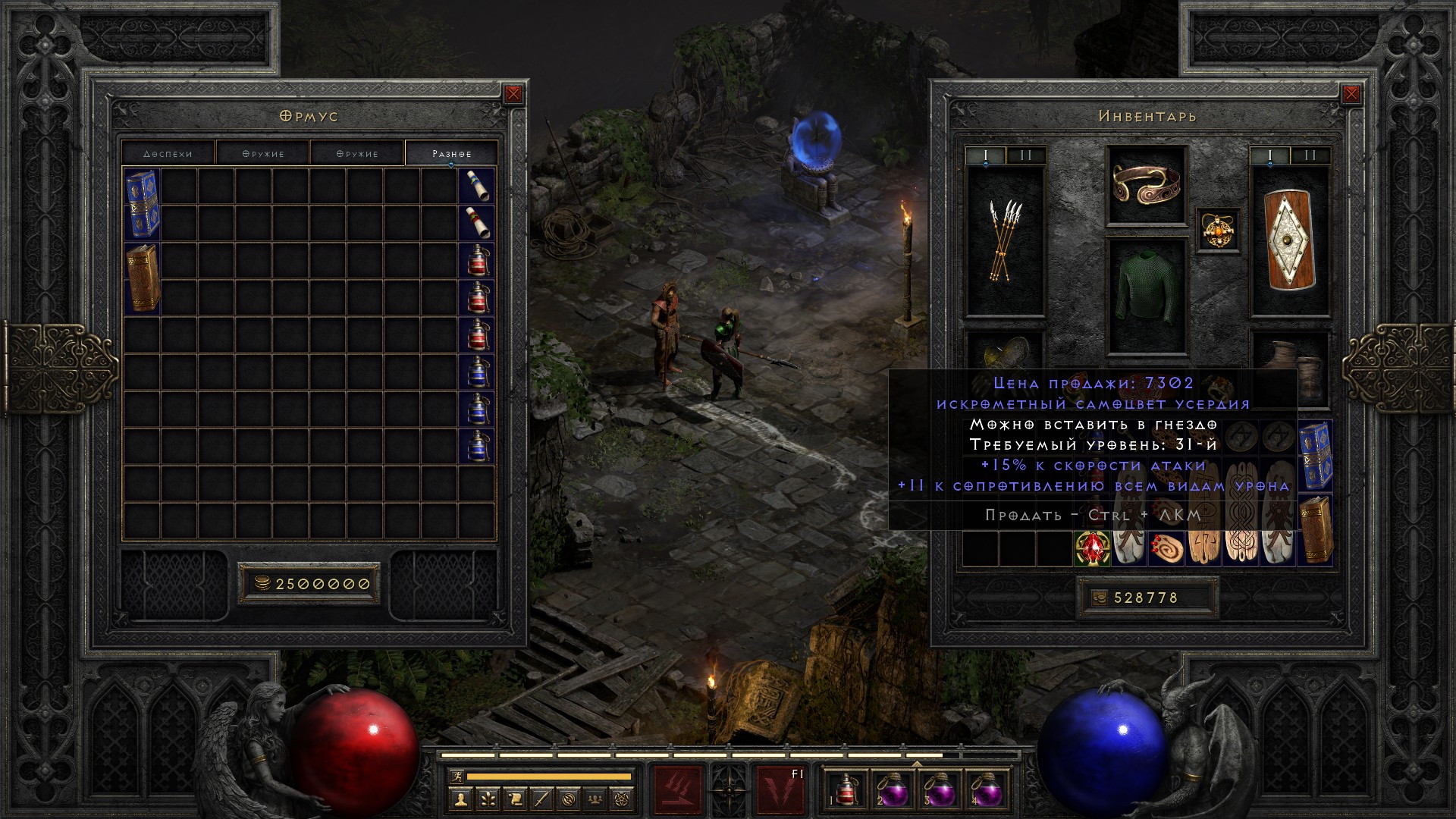Screen dimensions: 1456x819
Task: Click the equipped javelins weapon slot
Action: (x=1005, y=241)
